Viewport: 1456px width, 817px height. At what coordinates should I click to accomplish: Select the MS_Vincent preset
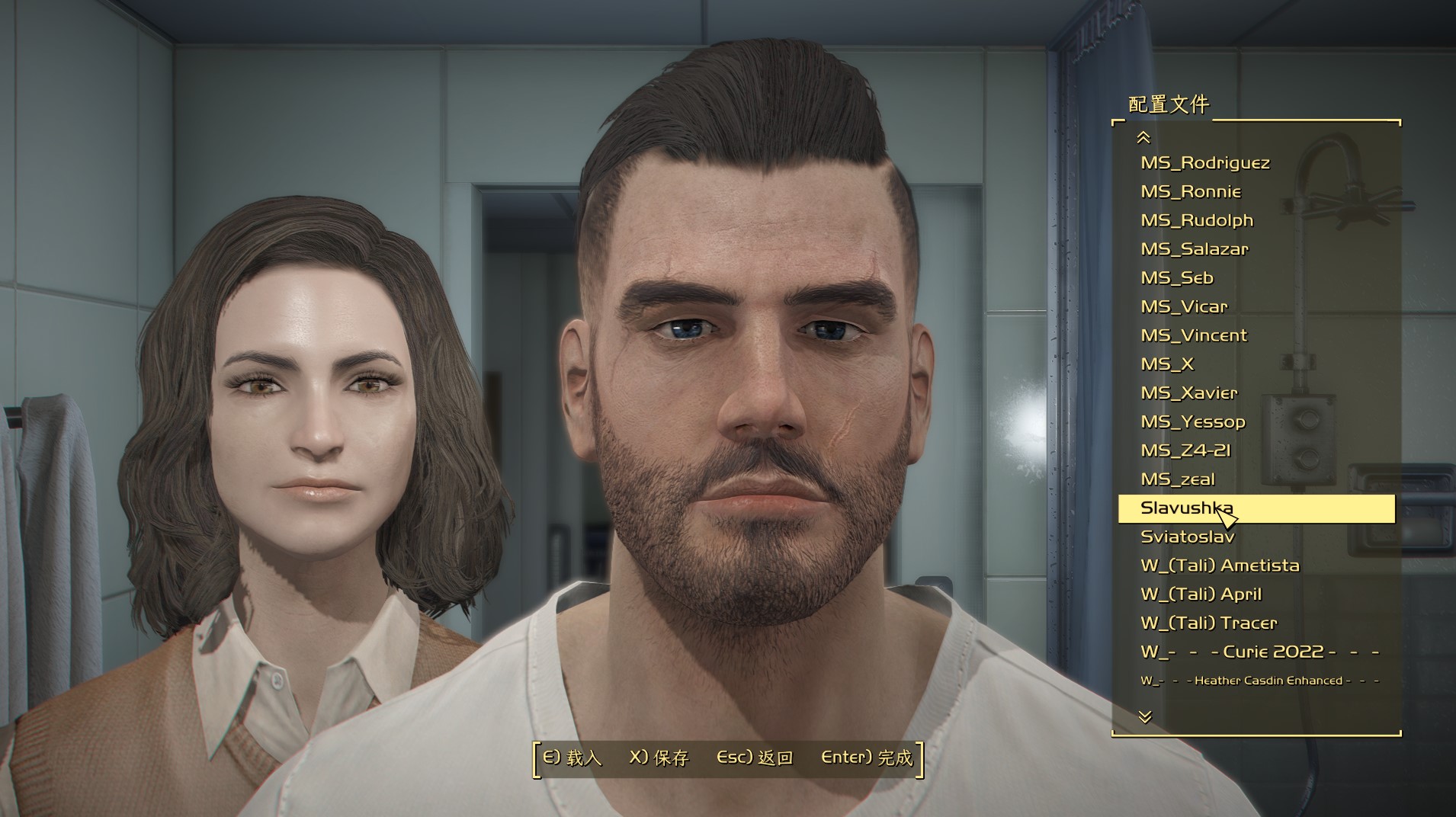(1193, 335)
